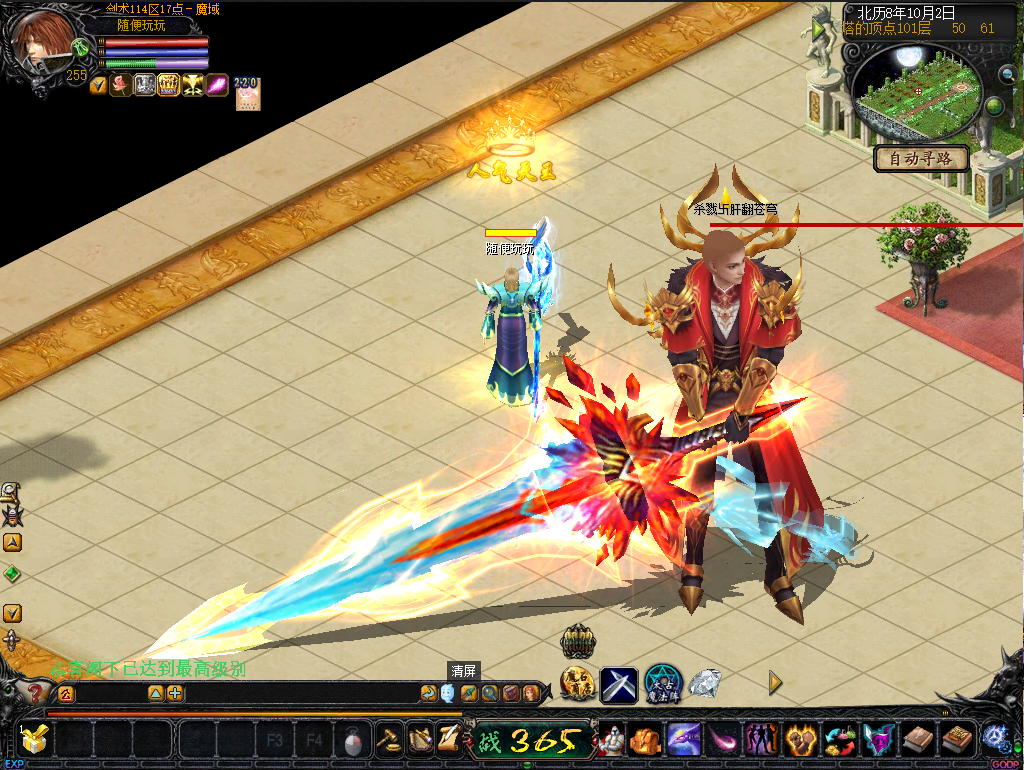Expand the yellow arrow beside the diamond

click(x=775, y=683)
